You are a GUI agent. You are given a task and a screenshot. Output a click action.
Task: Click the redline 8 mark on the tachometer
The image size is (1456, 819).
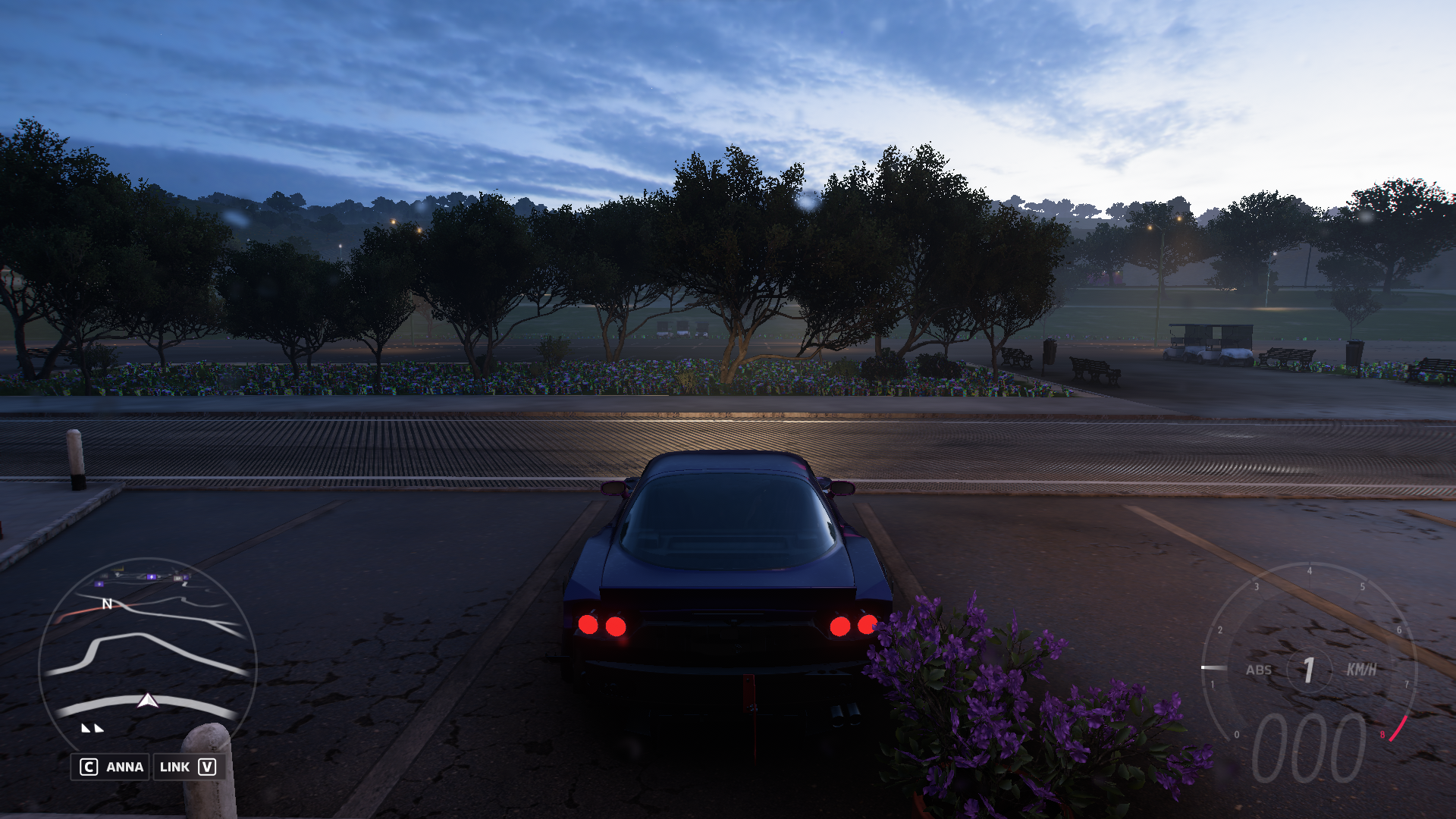1382,734
